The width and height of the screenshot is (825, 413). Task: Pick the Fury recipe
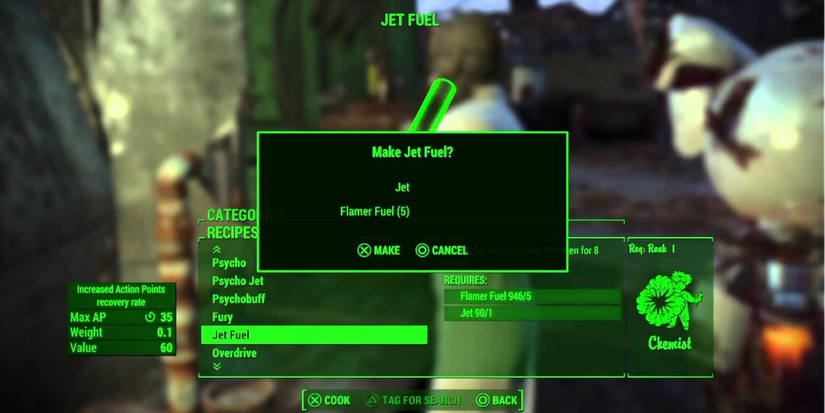point(223,317)
